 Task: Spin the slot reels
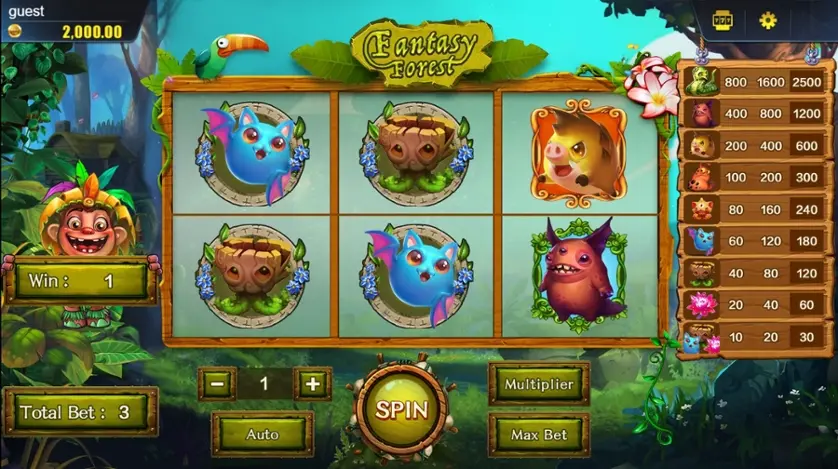tap(401, 409)
